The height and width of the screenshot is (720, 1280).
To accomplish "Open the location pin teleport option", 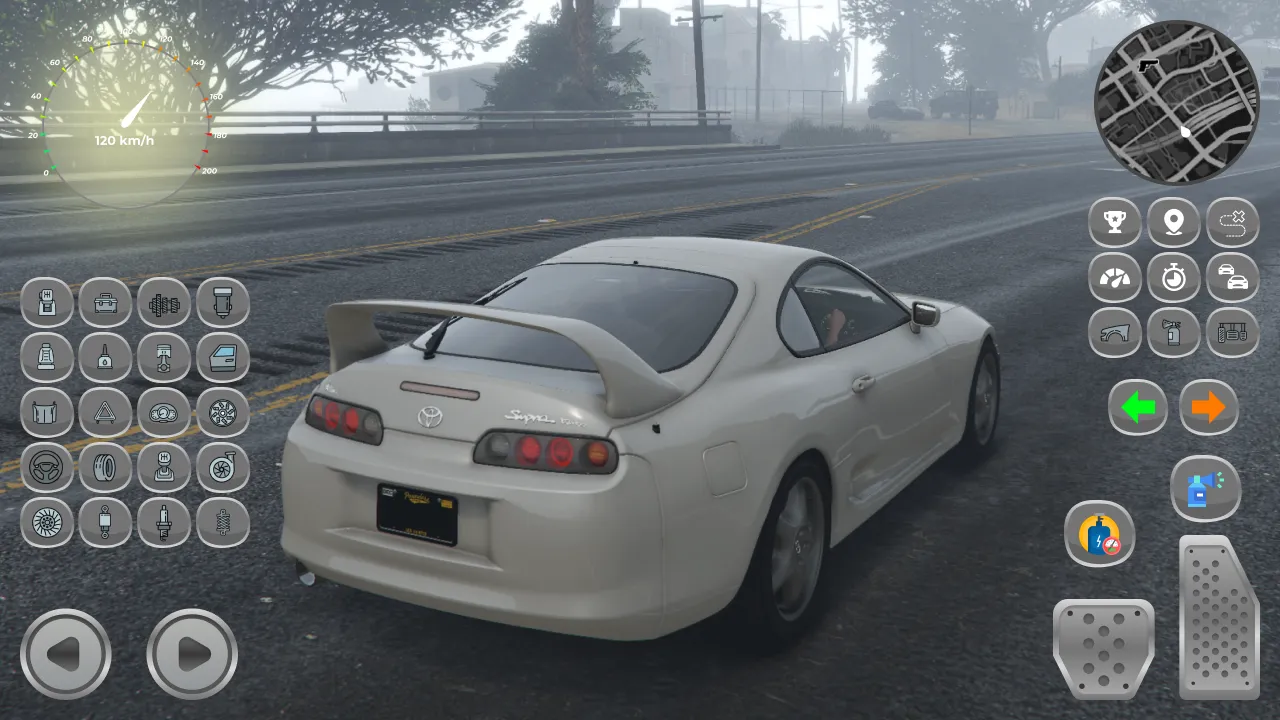I will [1174, 223].
